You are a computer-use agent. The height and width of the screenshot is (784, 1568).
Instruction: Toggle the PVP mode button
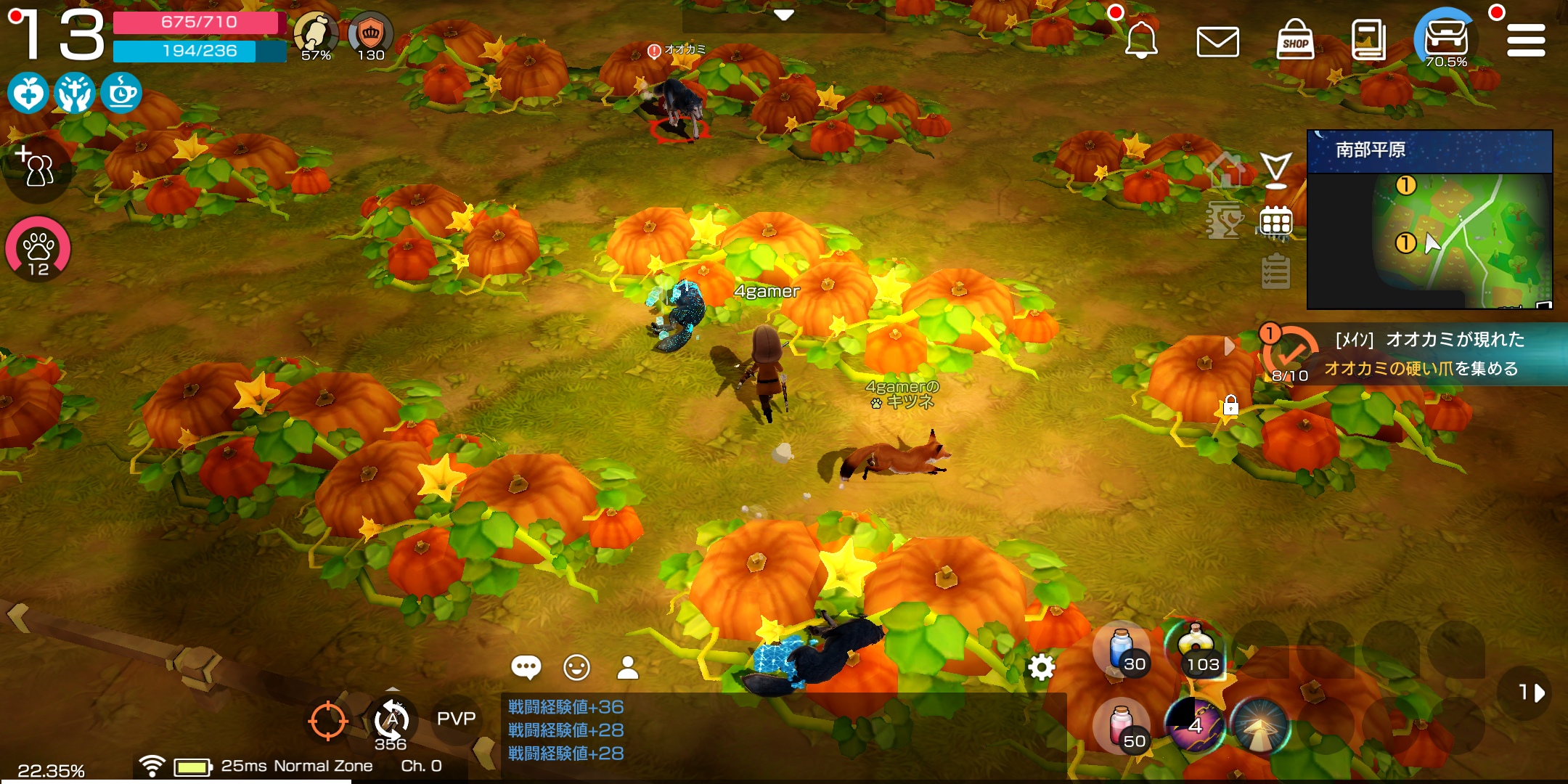pyautogui.click(x=456, y=719)
